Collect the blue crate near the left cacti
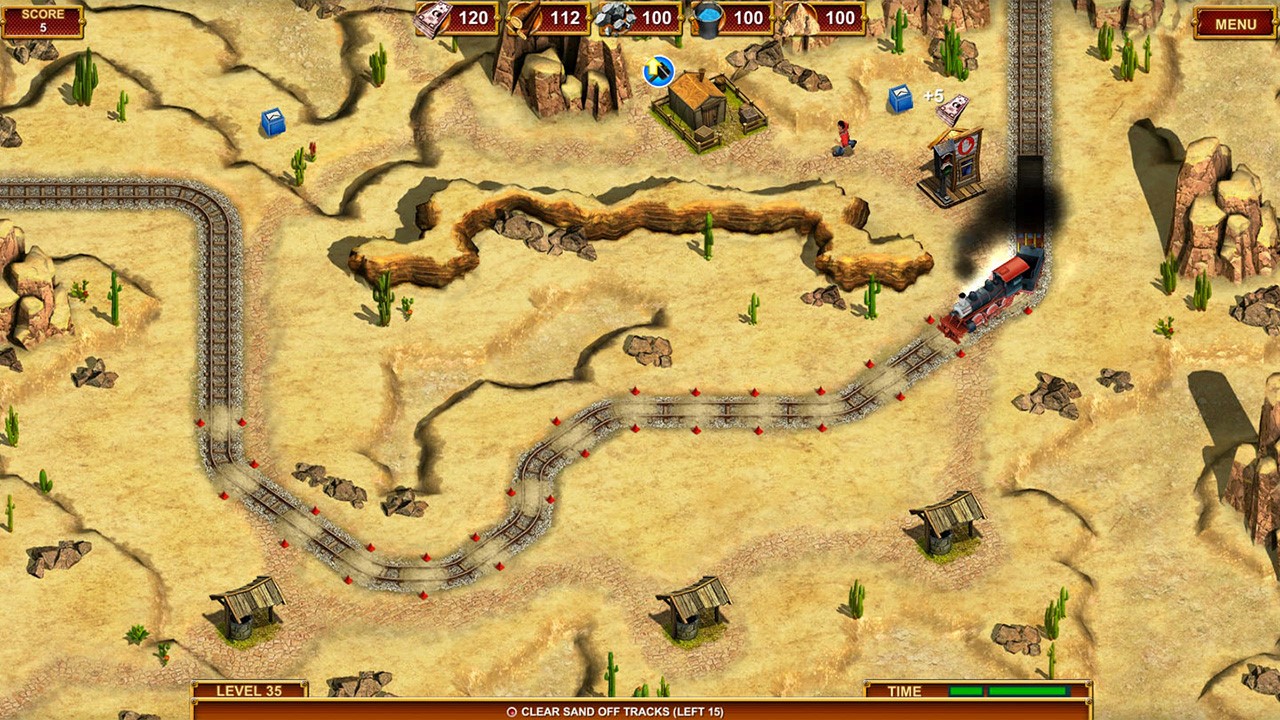The height and width of the screenshot is (720, 1280). pyautogui.click(x=271, y=122)
